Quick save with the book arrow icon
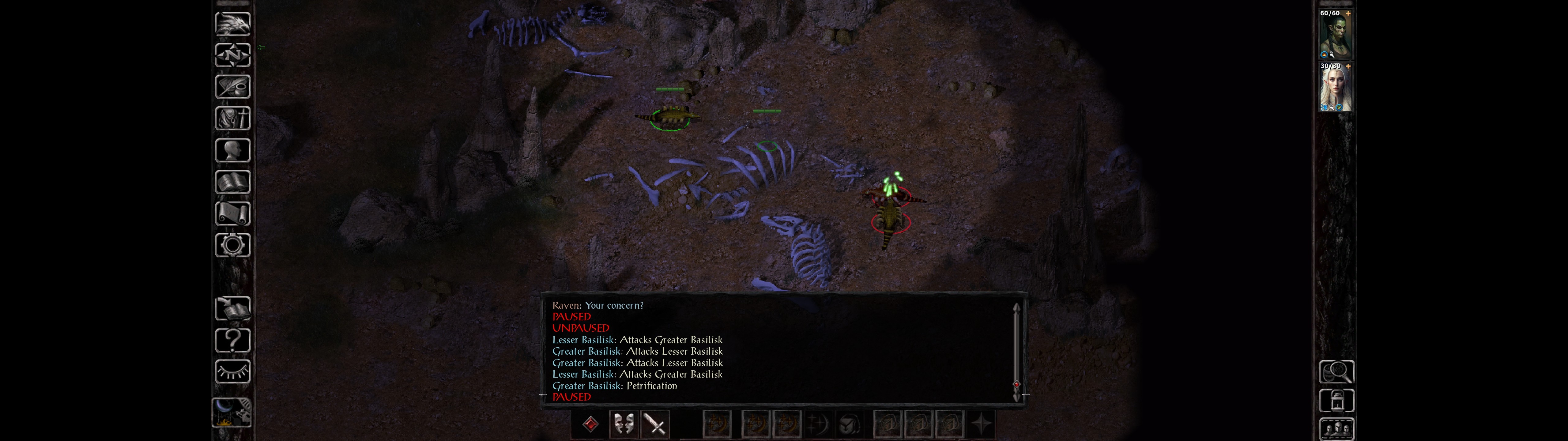The height and width of the screenshot is (441, 1568). tap(232, 309)
